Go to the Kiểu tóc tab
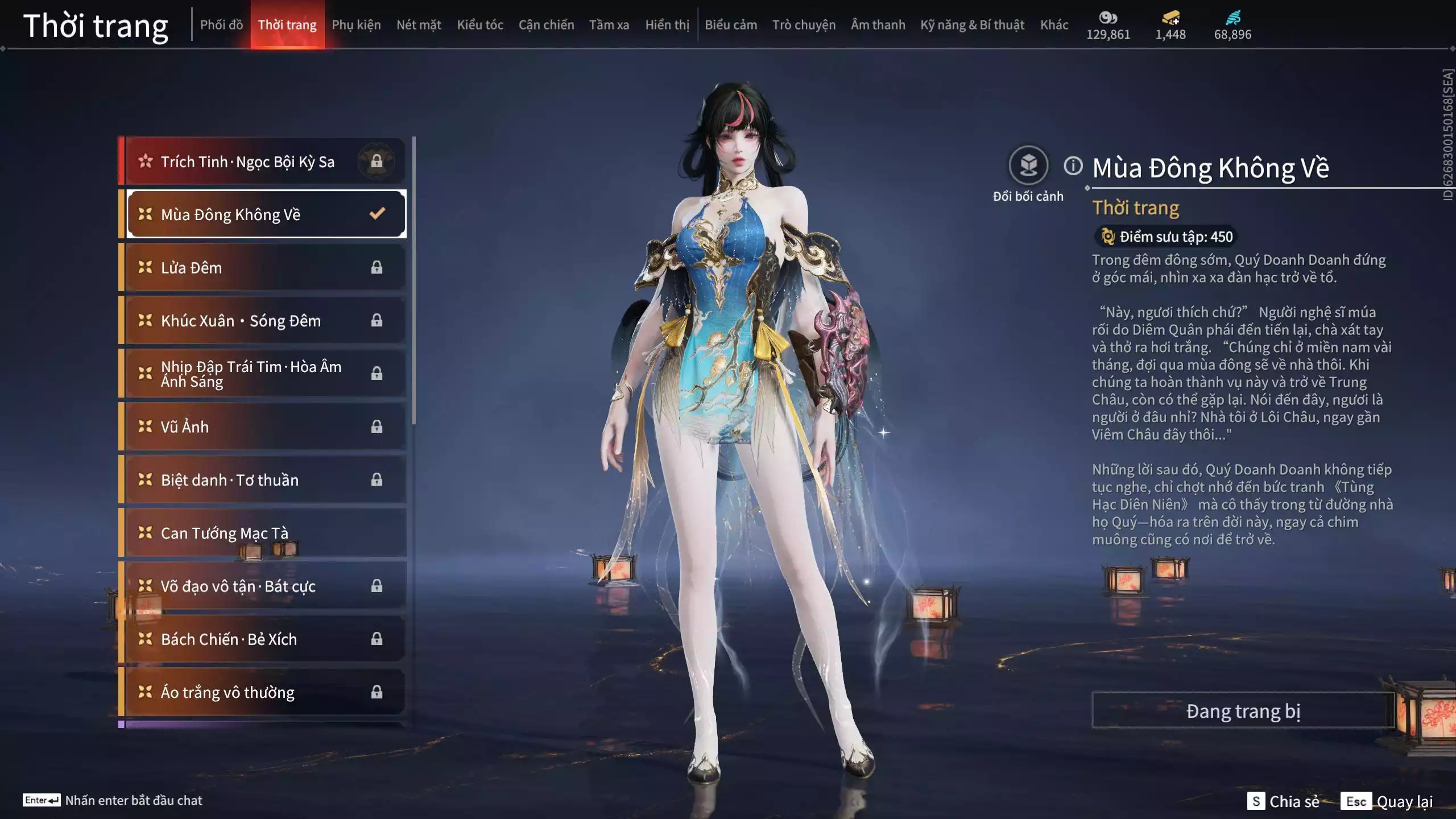Screen dimensions: 1456x819 (480, 25)
